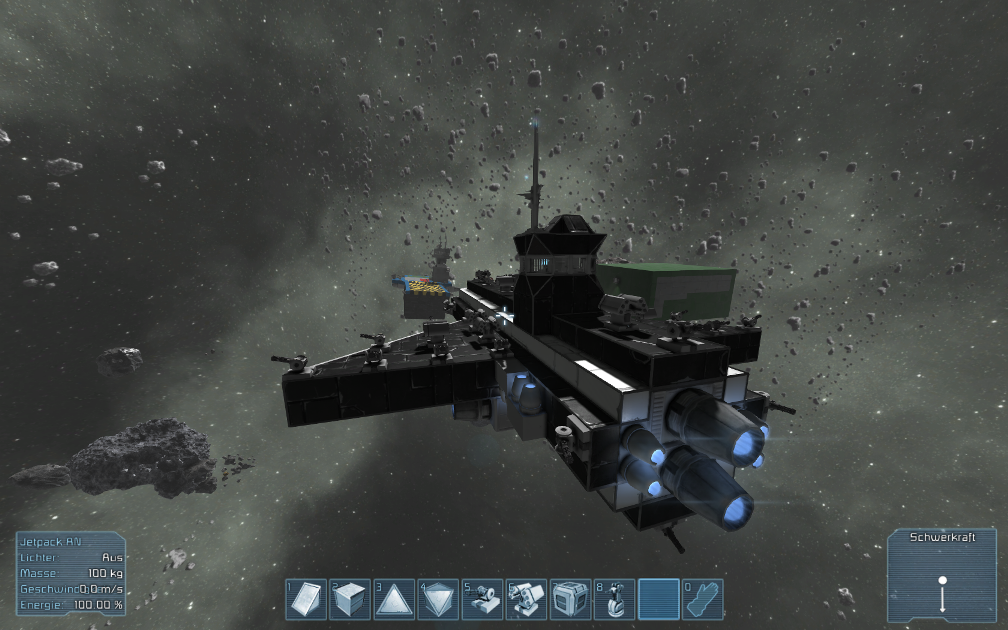Pick the inverted corner armor block in slot 4
Viewport: 1008px width, 630px height.
(439, 599)
